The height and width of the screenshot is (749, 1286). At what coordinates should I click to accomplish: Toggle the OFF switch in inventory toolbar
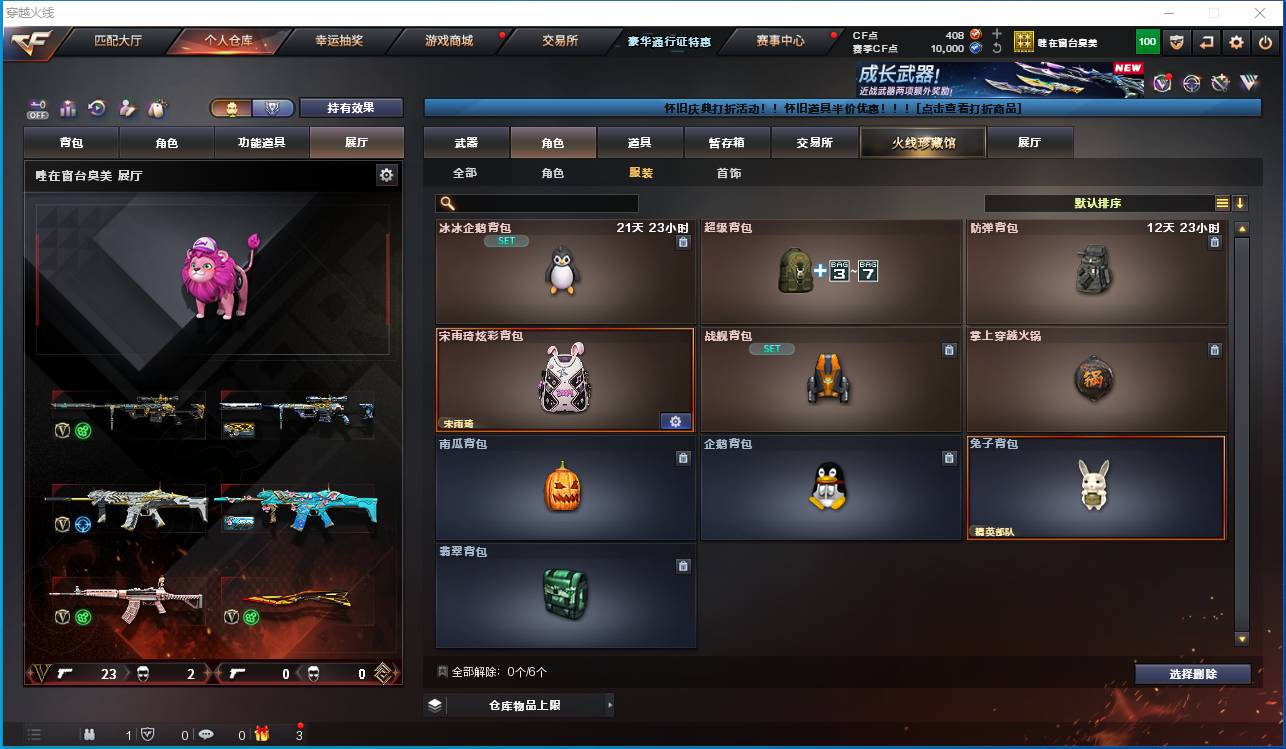37,110
